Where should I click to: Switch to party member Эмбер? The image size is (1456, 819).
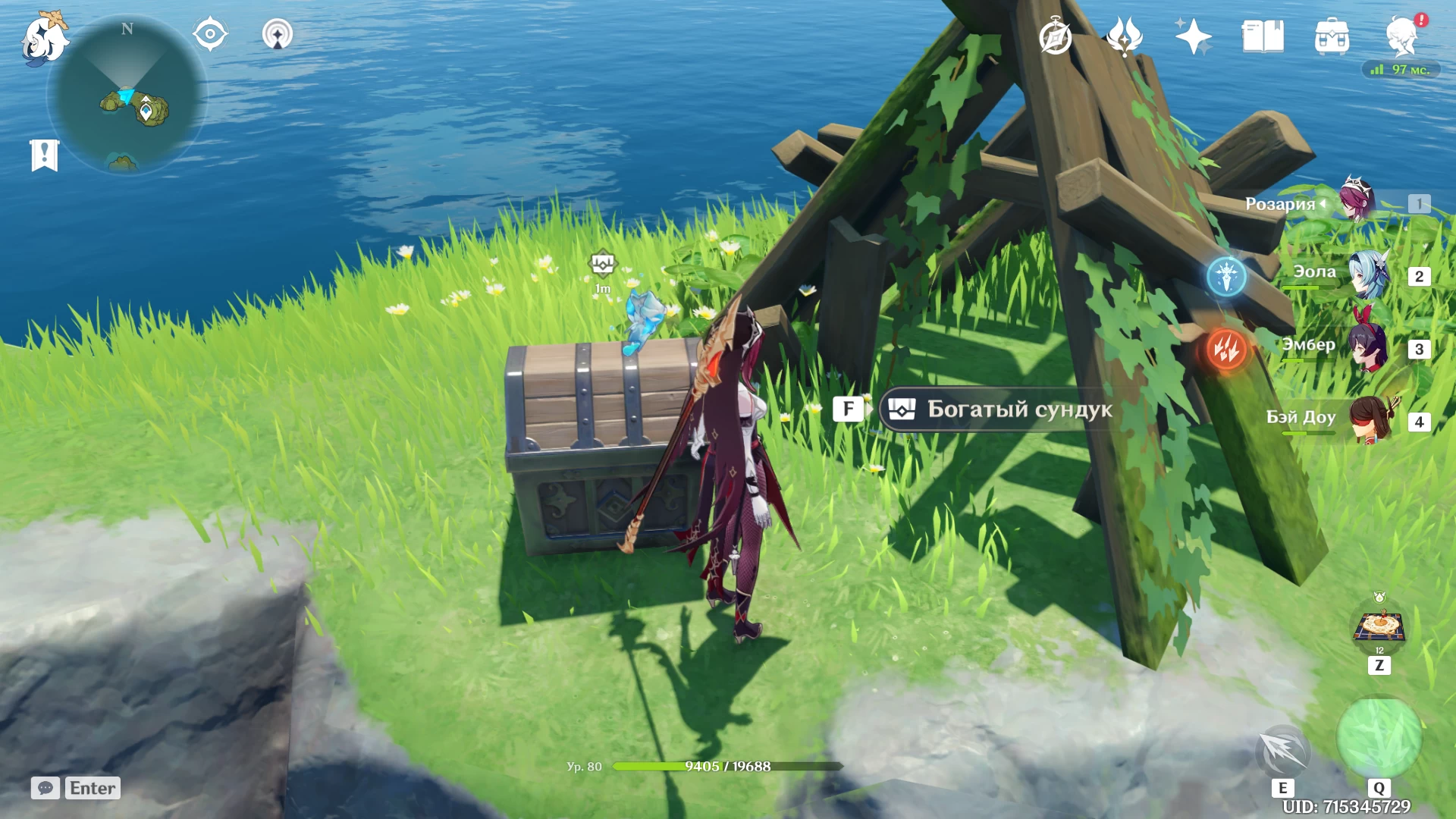pyautogui.click(x=1369, y=347)
